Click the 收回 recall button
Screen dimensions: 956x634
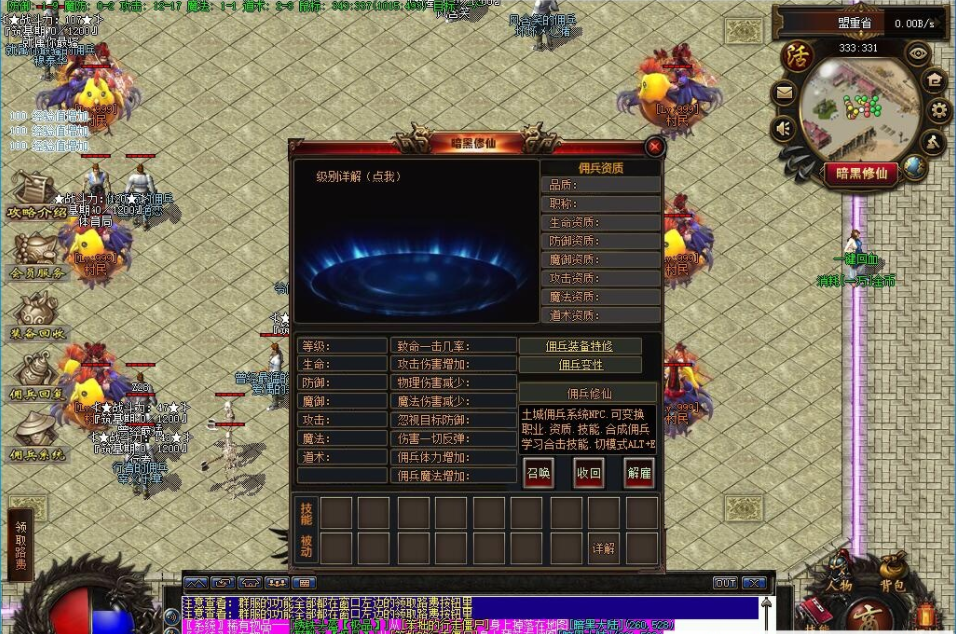pos(589,473)
